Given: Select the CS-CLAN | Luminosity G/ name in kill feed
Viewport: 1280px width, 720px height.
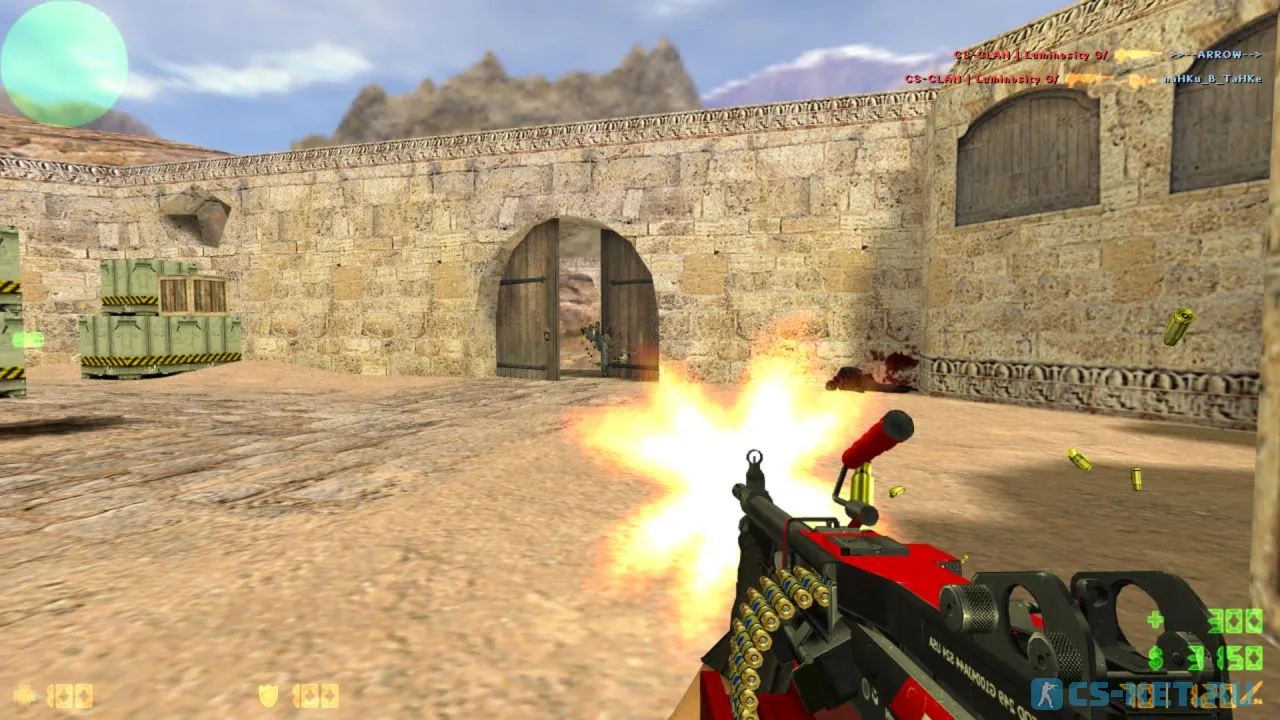Looking at the screenshot, I should [x=1030, y=55].
